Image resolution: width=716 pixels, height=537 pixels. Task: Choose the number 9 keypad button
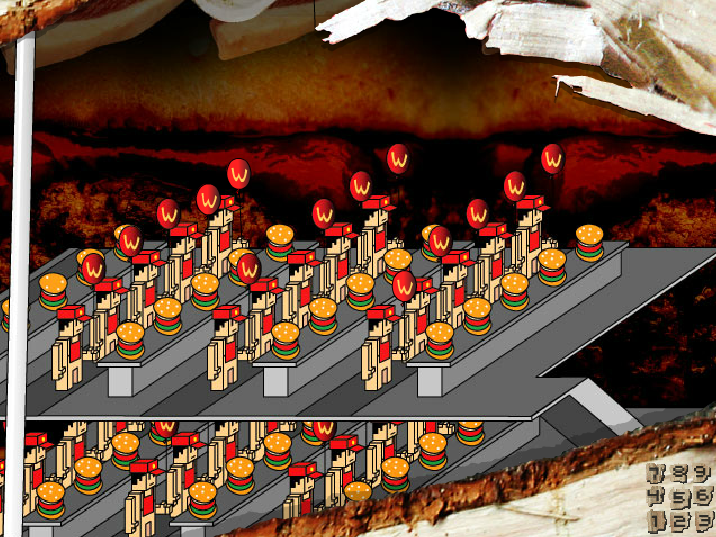[x=703, y=472]
